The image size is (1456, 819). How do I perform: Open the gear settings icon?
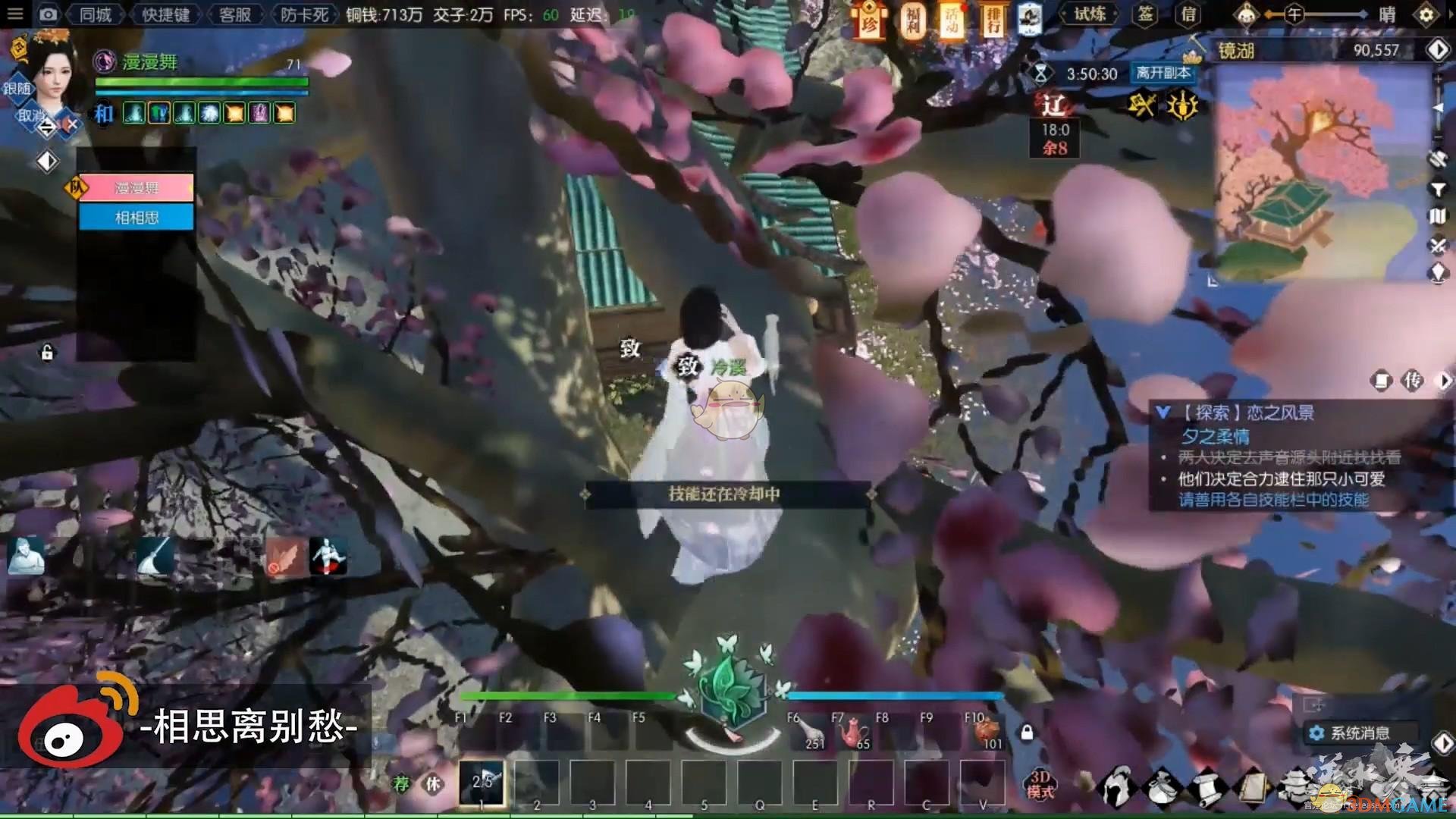[1426, 14]
